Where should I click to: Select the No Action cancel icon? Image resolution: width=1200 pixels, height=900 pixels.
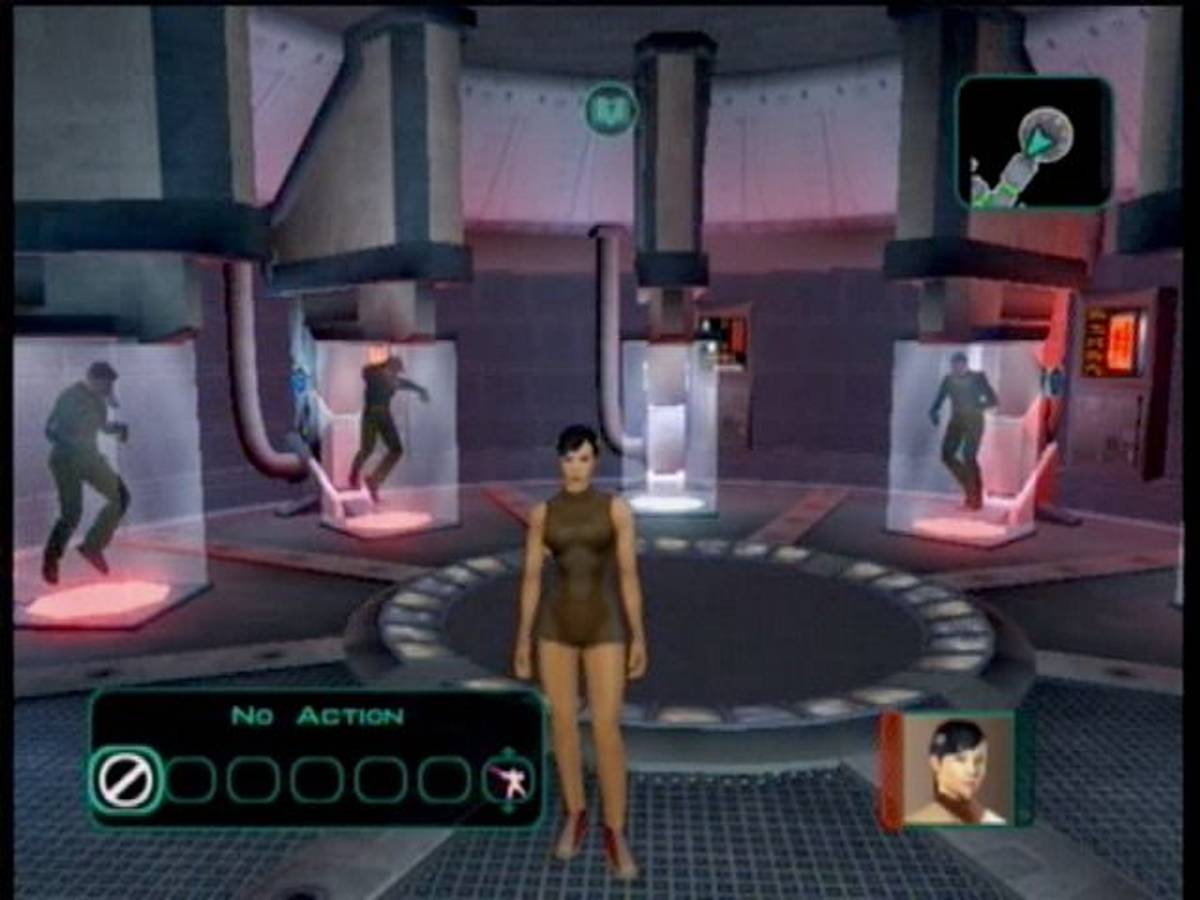click(x=126, y=780)
